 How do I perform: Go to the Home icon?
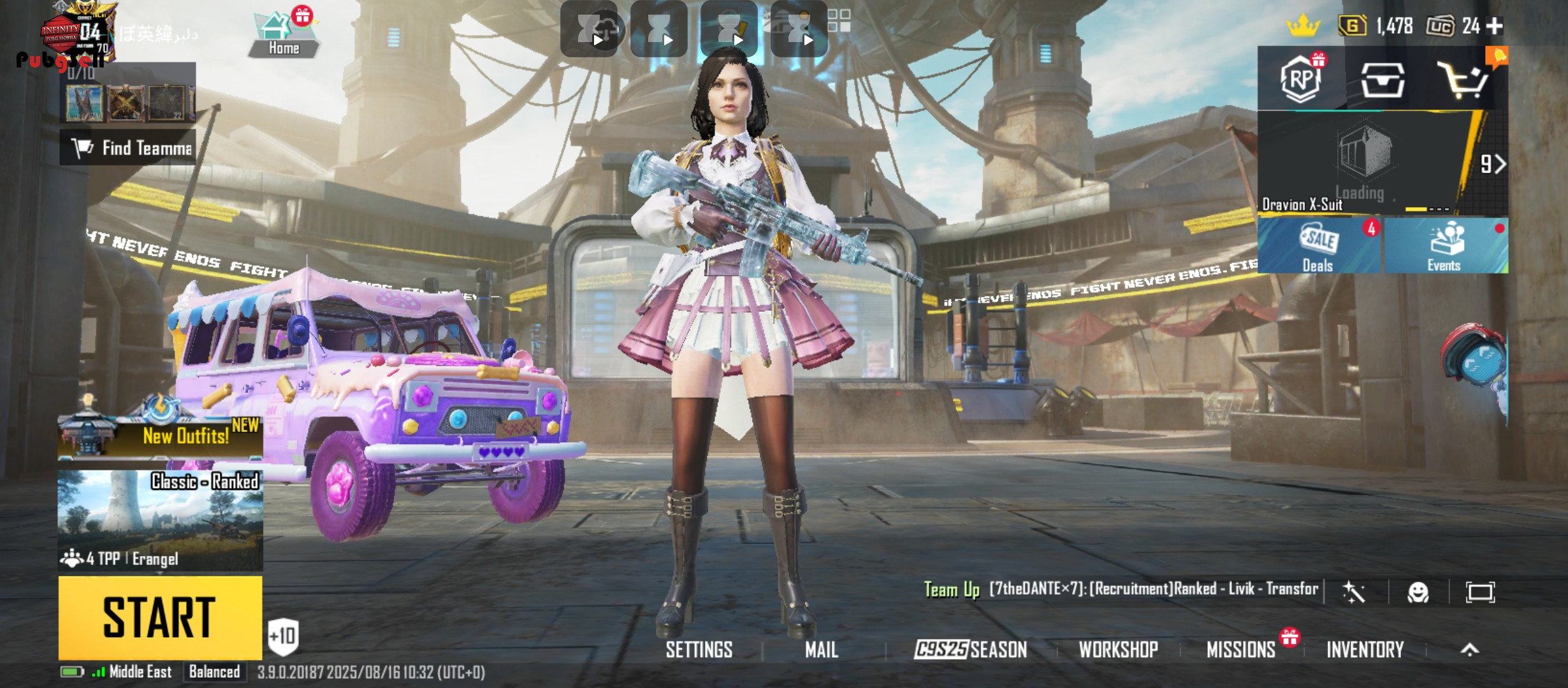(283, 35)
